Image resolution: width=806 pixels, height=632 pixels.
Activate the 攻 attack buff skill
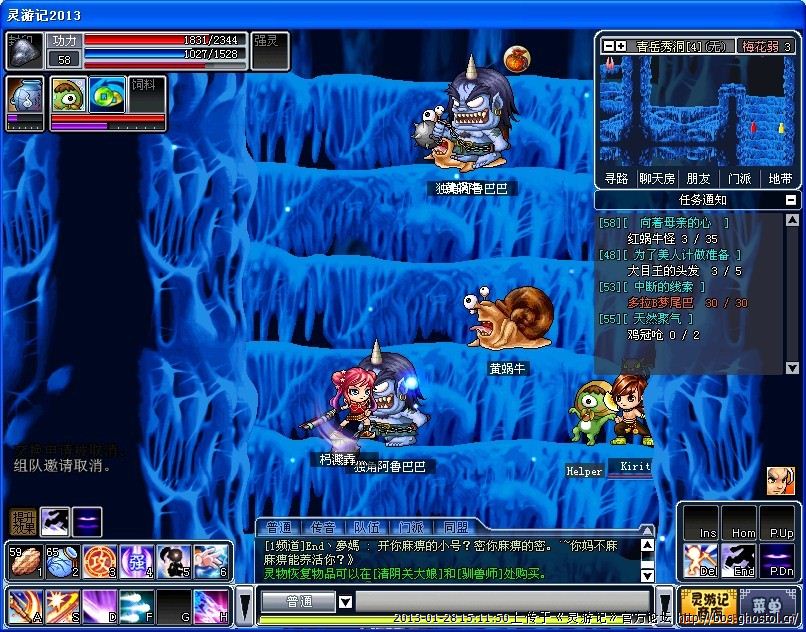(99, 561)
